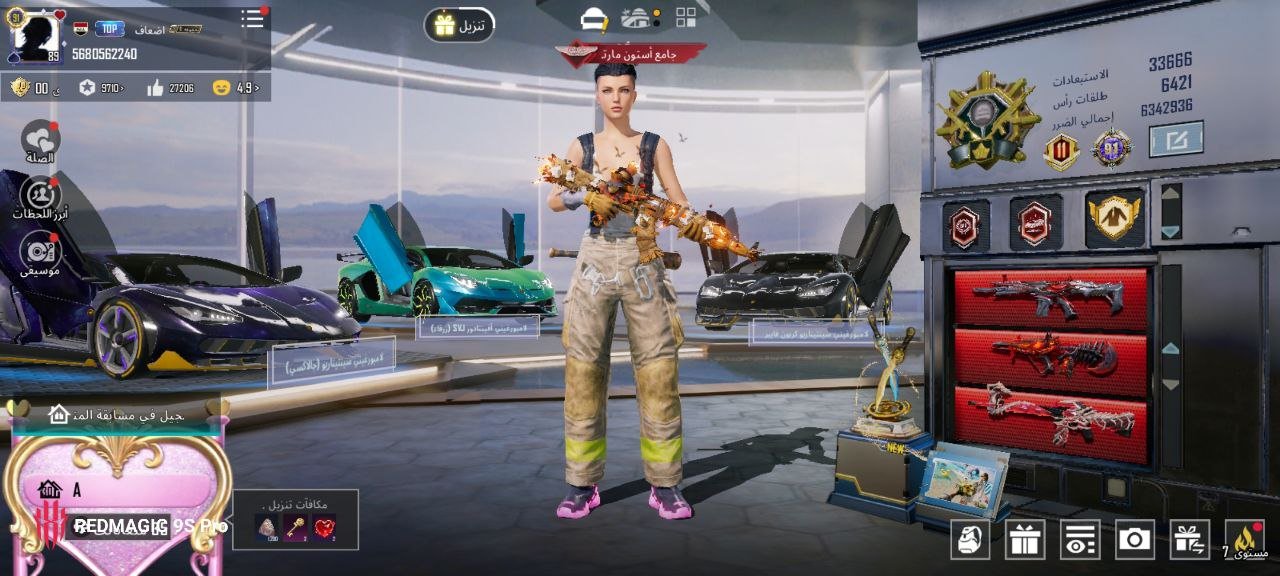The width and height of the screenshot is (1280, 576).
Task: Open the backpack inventory icon
Action: coord(970,540)
